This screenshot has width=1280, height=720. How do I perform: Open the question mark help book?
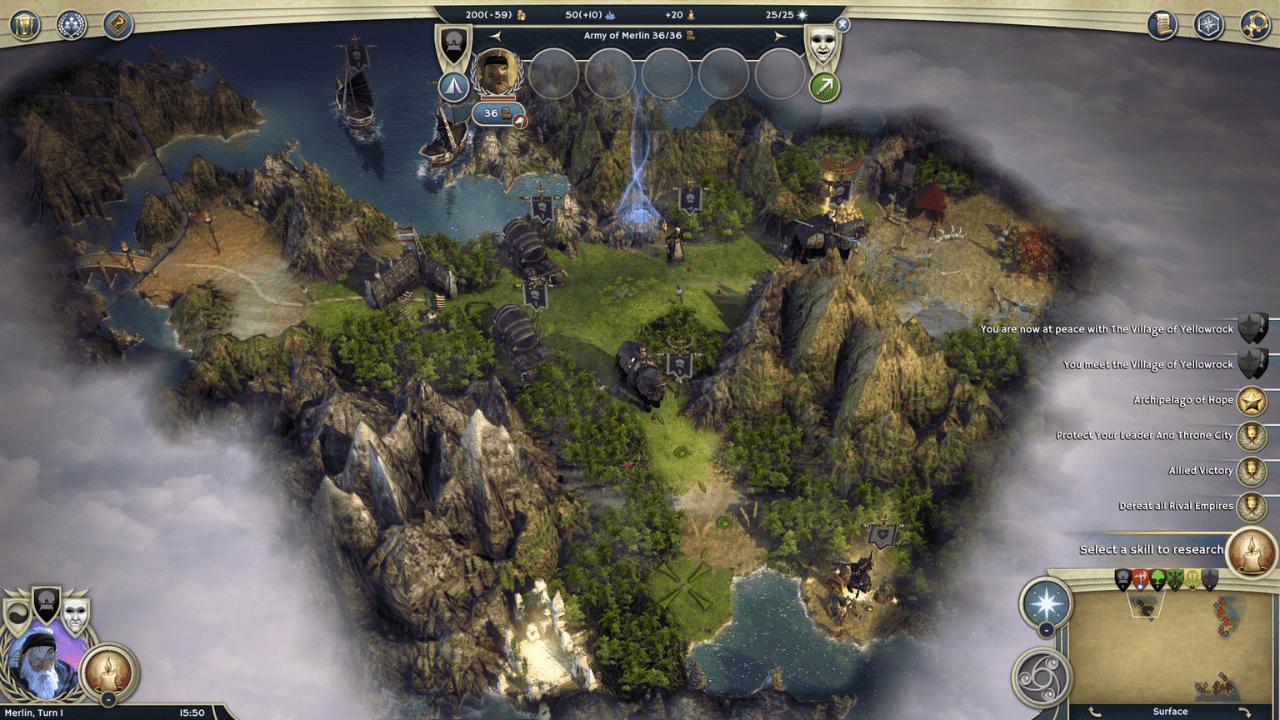(x=118, y=24)
